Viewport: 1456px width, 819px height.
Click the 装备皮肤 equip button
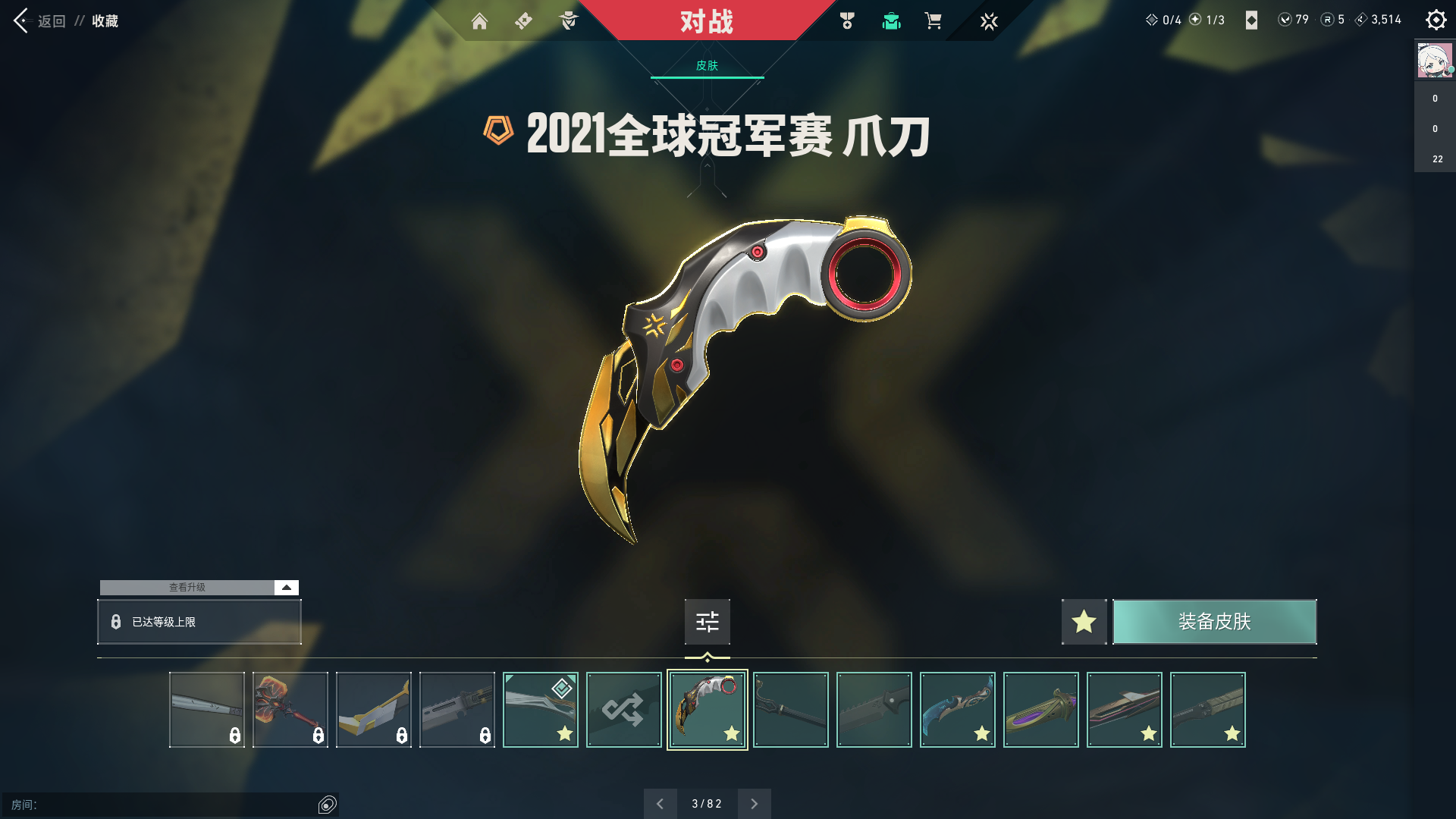(x=1214, y=622)
